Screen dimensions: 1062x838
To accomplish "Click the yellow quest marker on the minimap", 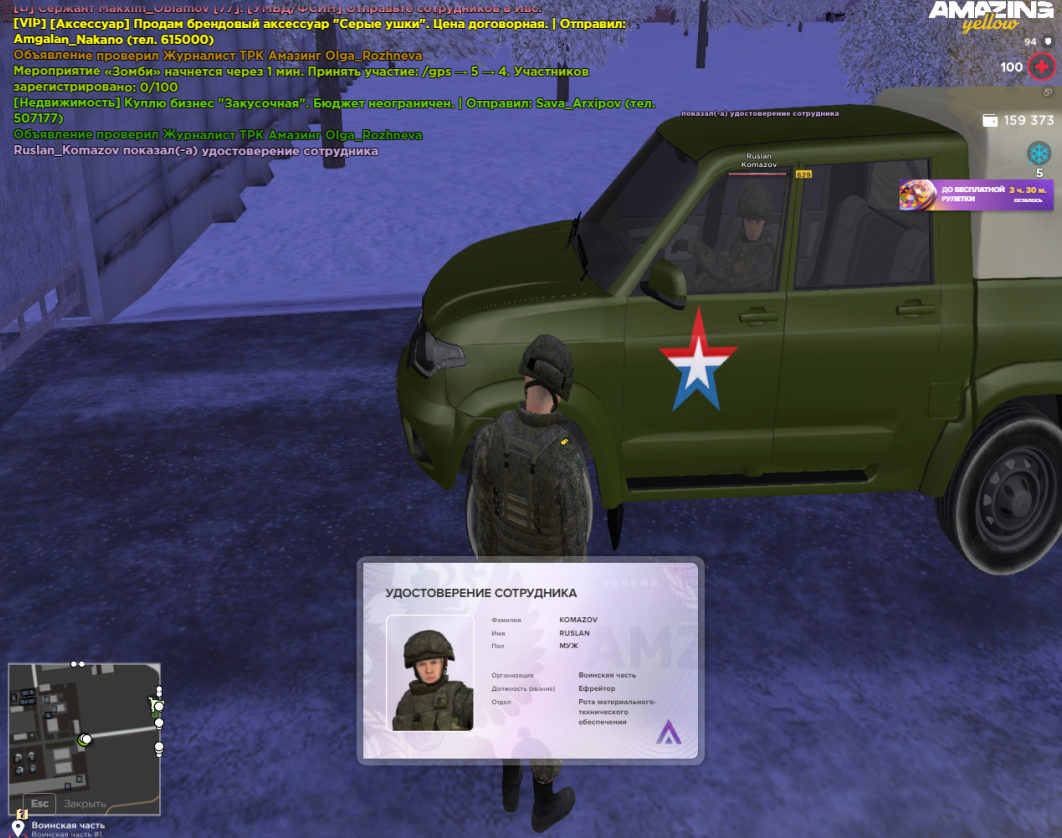I will pos(22,814).
